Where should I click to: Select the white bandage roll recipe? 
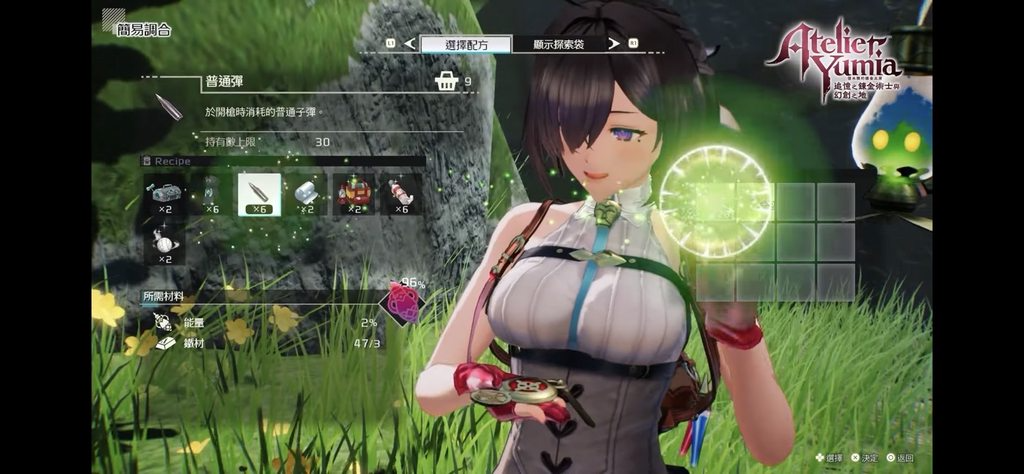307,194
